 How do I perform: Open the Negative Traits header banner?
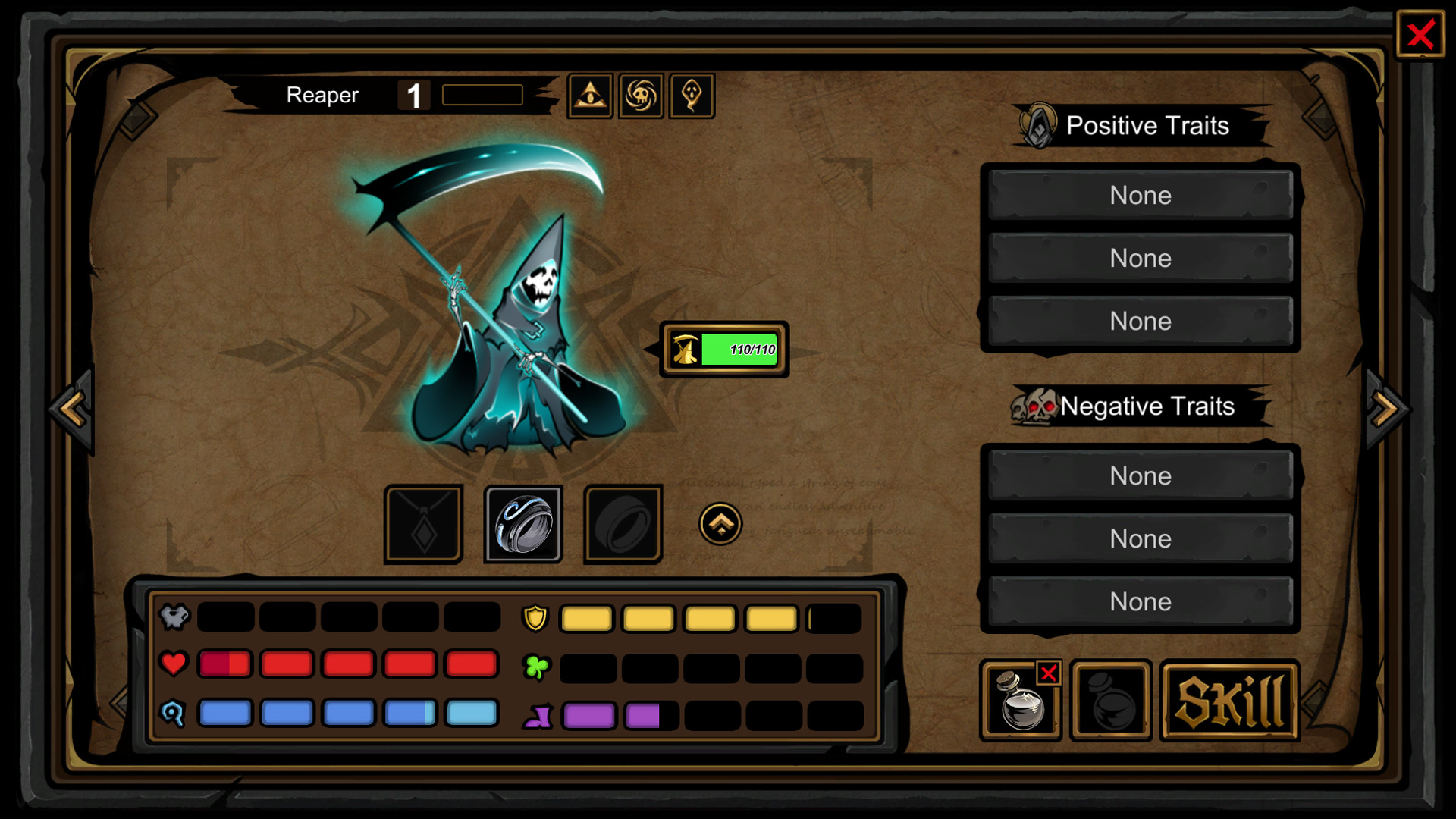1137,406
